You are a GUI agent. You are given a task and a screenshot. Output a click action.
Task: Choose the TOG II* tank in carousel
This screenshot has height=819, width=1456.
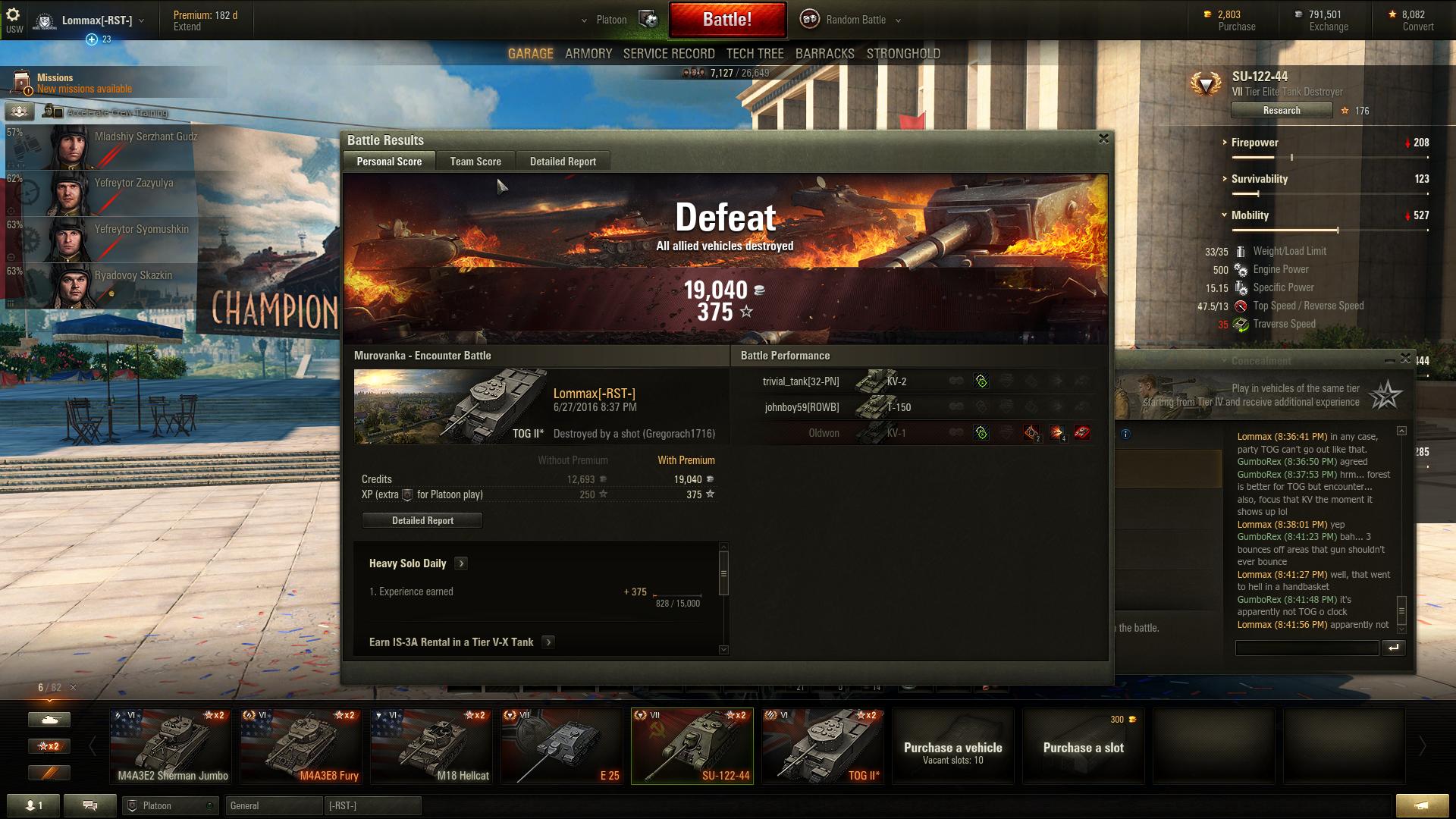pyautogui.click(x=823, y=746)
